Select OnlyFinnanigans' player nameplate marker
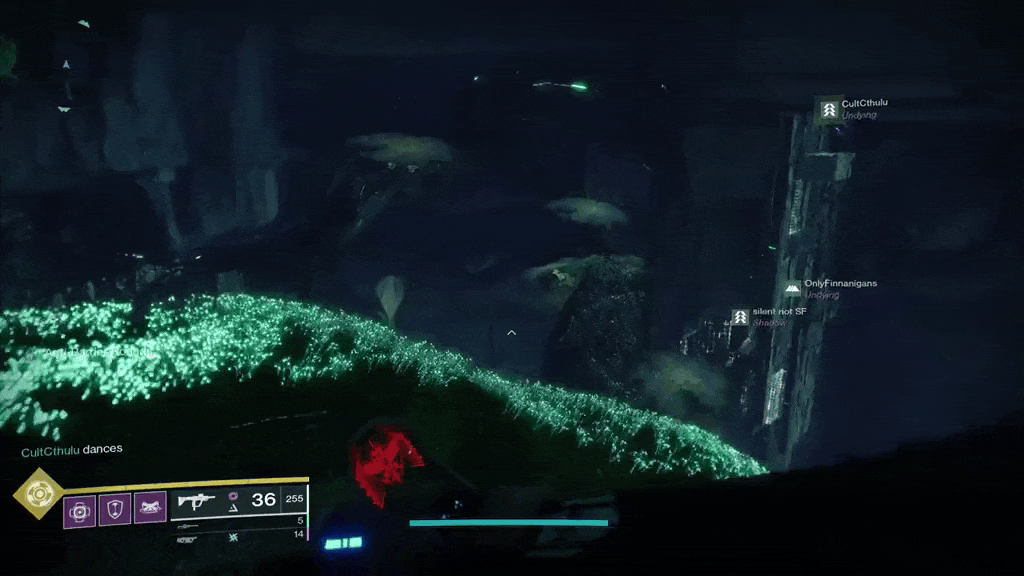 pos(792,288)
